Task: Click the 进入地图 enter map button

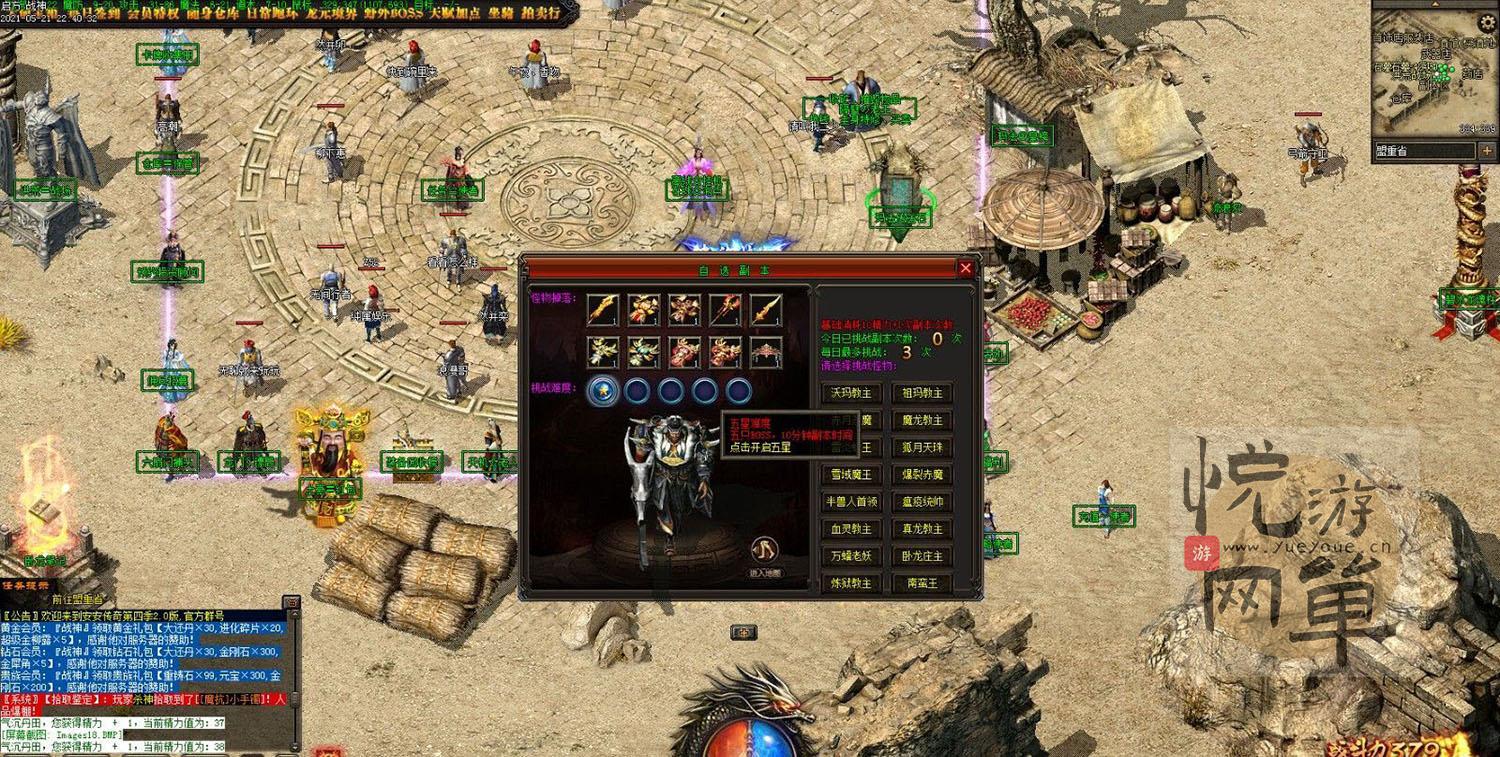Action: point(765,552)
